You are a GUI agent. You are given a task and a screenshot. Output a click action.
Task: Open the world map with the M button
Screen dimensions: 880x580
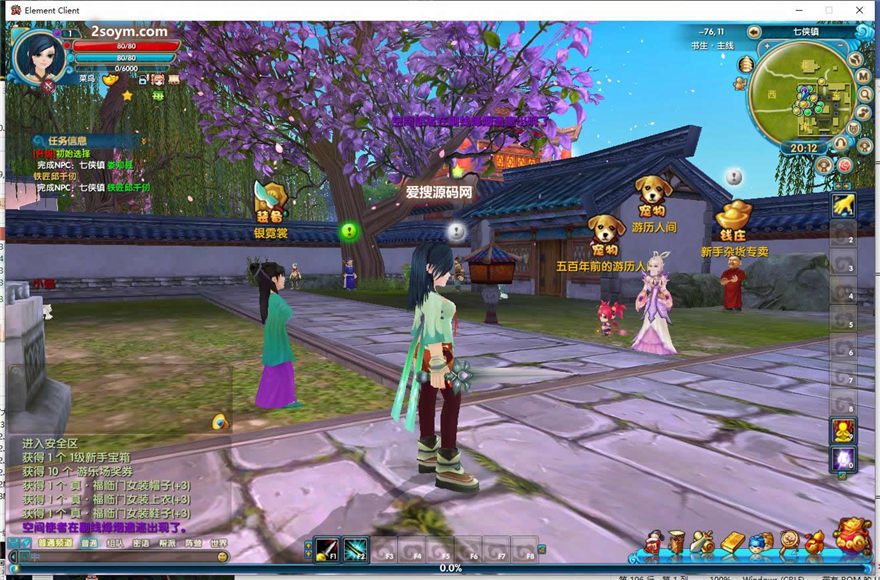click(862, 75)
